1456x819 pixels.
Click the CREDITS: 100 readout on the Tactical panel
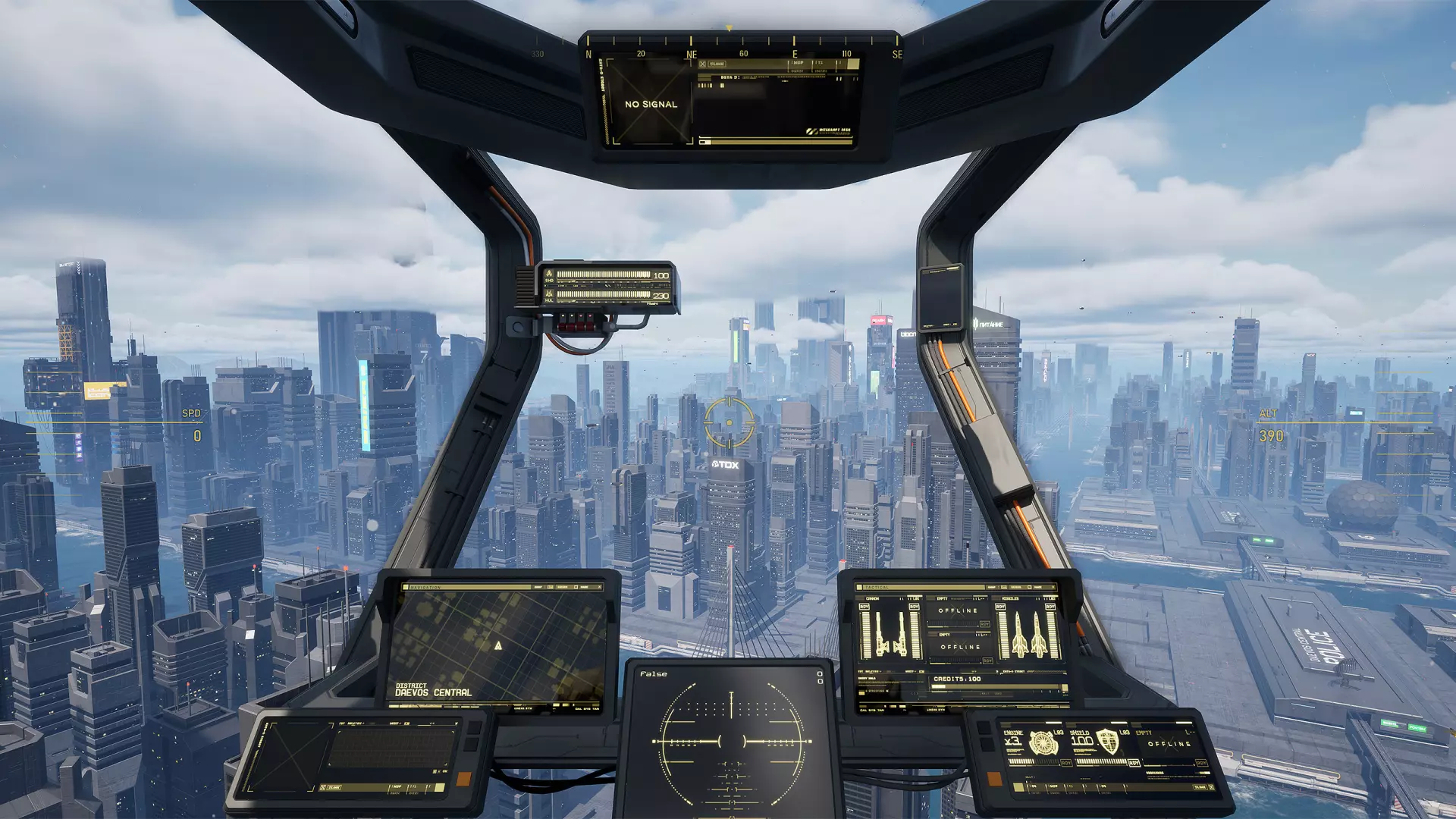coord(956,679)
